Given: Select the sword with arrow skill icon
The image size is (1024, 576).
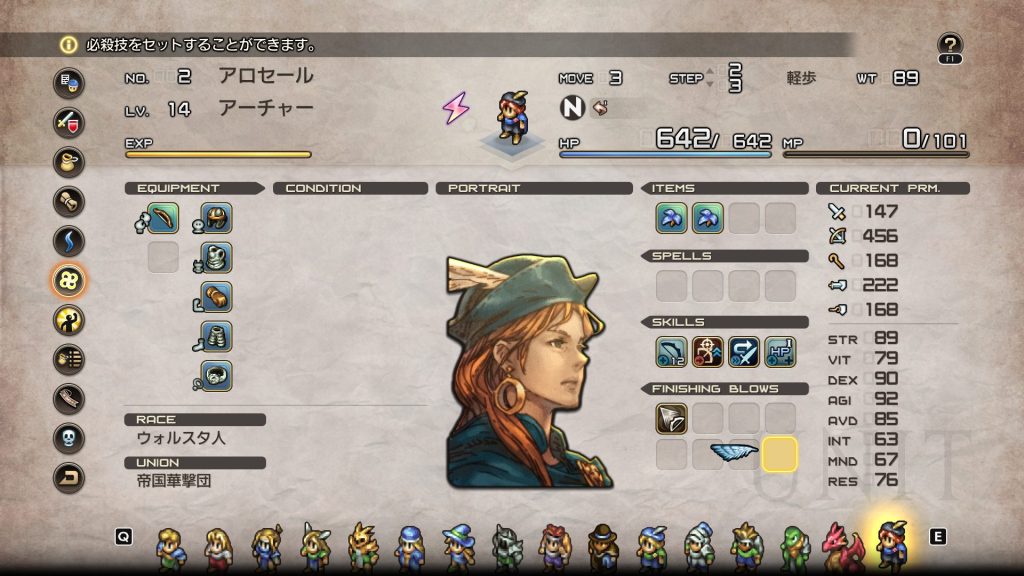Looking at the screenshot, I should click(743, 351).
